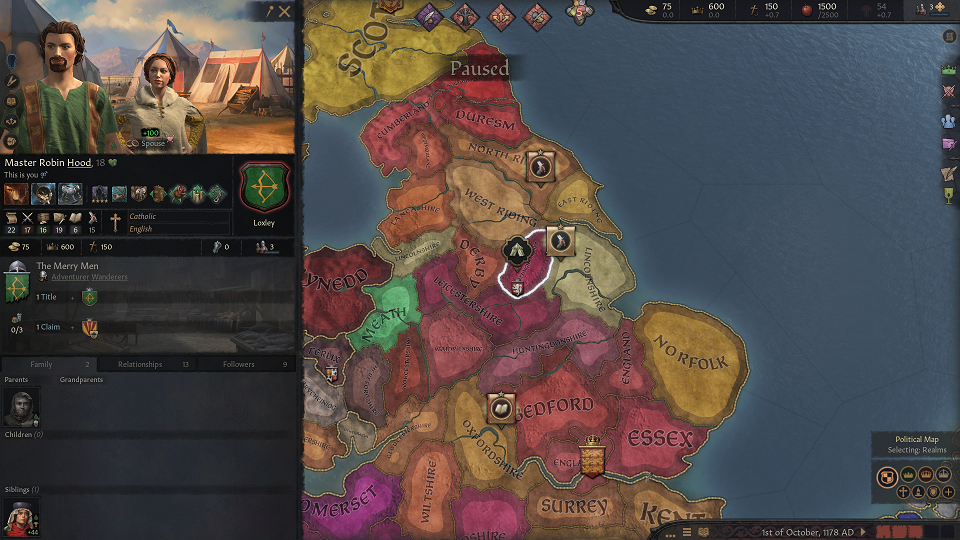Select the Family tab
The height and width of the screenshot is (540, 960).
[42, 364]
